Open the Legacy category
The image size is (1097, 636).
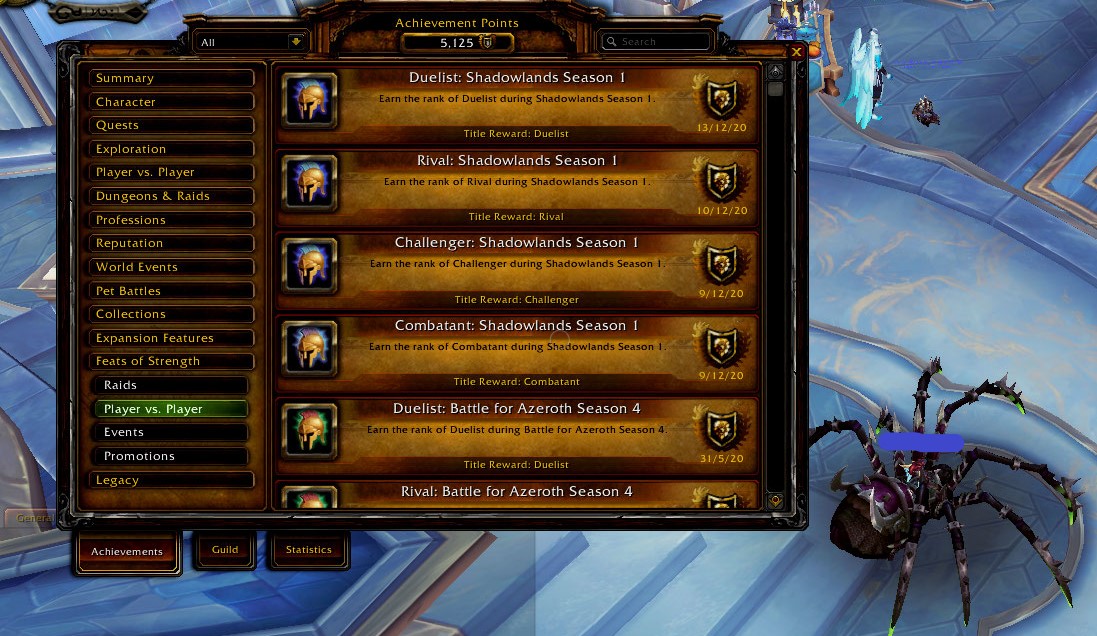(170, 480)
